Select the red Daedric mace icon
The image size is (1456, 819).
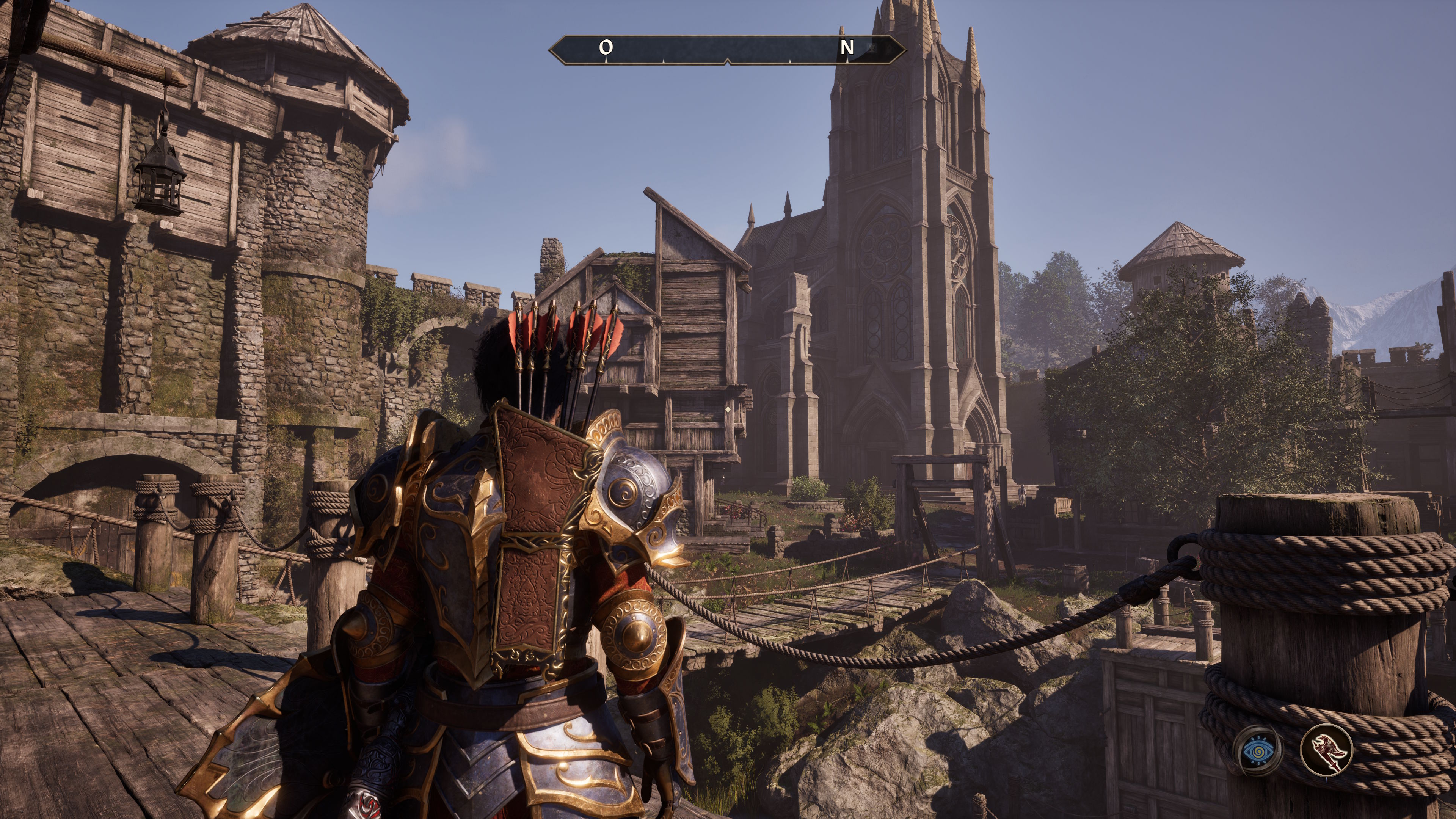[1326, 751]
